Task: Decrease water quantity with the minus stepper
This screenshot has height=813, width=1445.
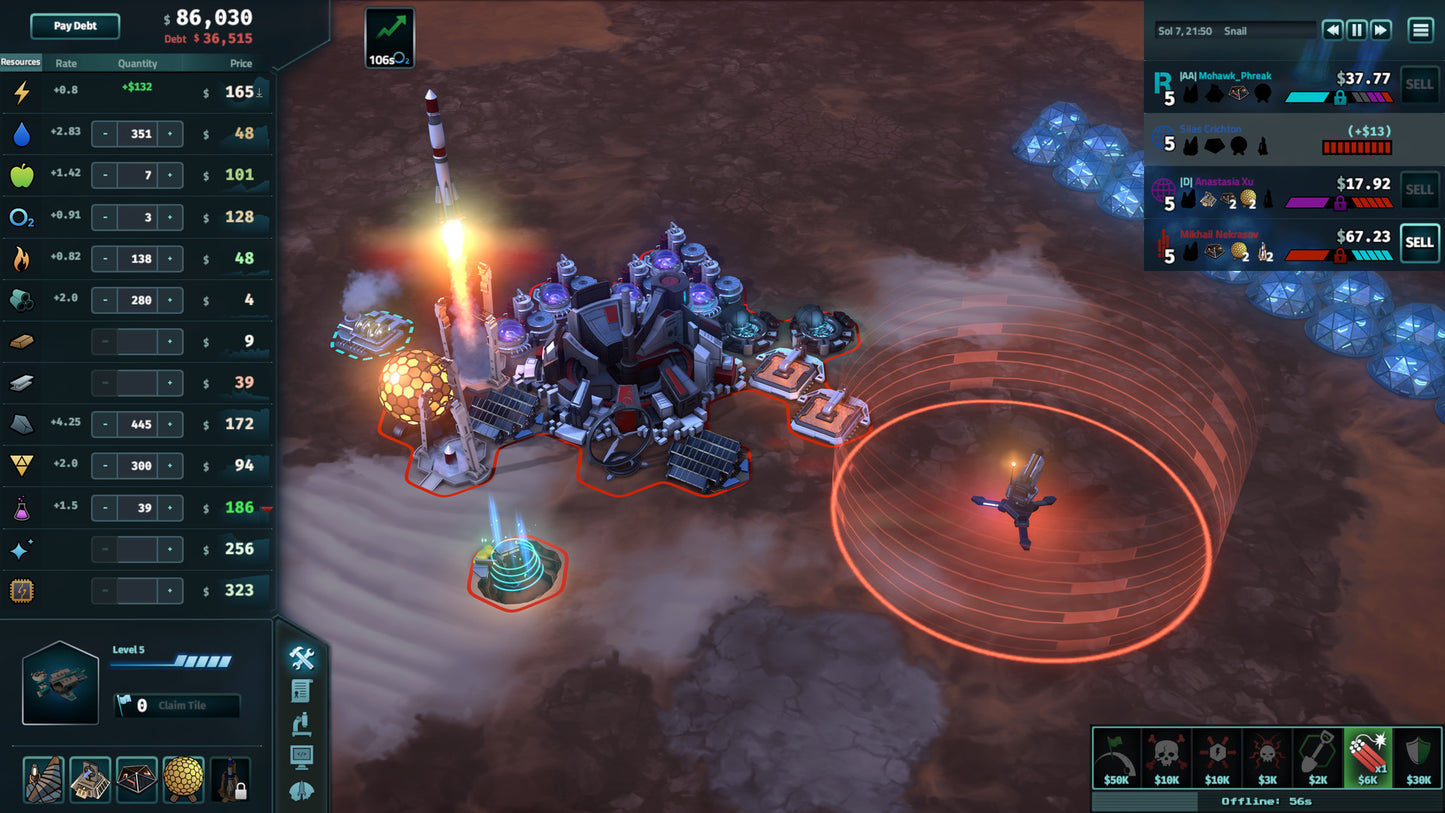Action: coord(104,133)
